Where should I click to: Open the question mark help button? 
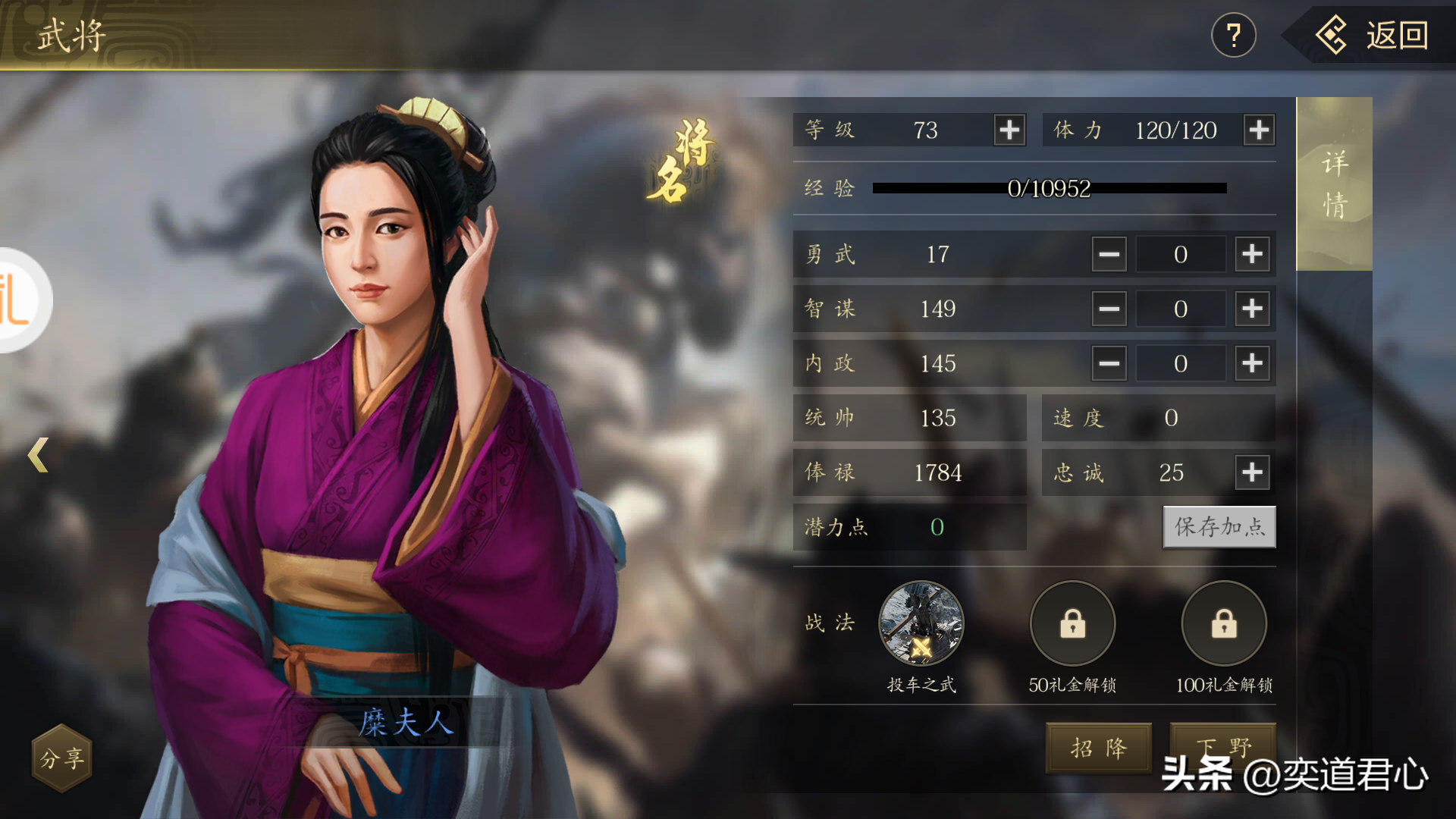coord(1233,36)
